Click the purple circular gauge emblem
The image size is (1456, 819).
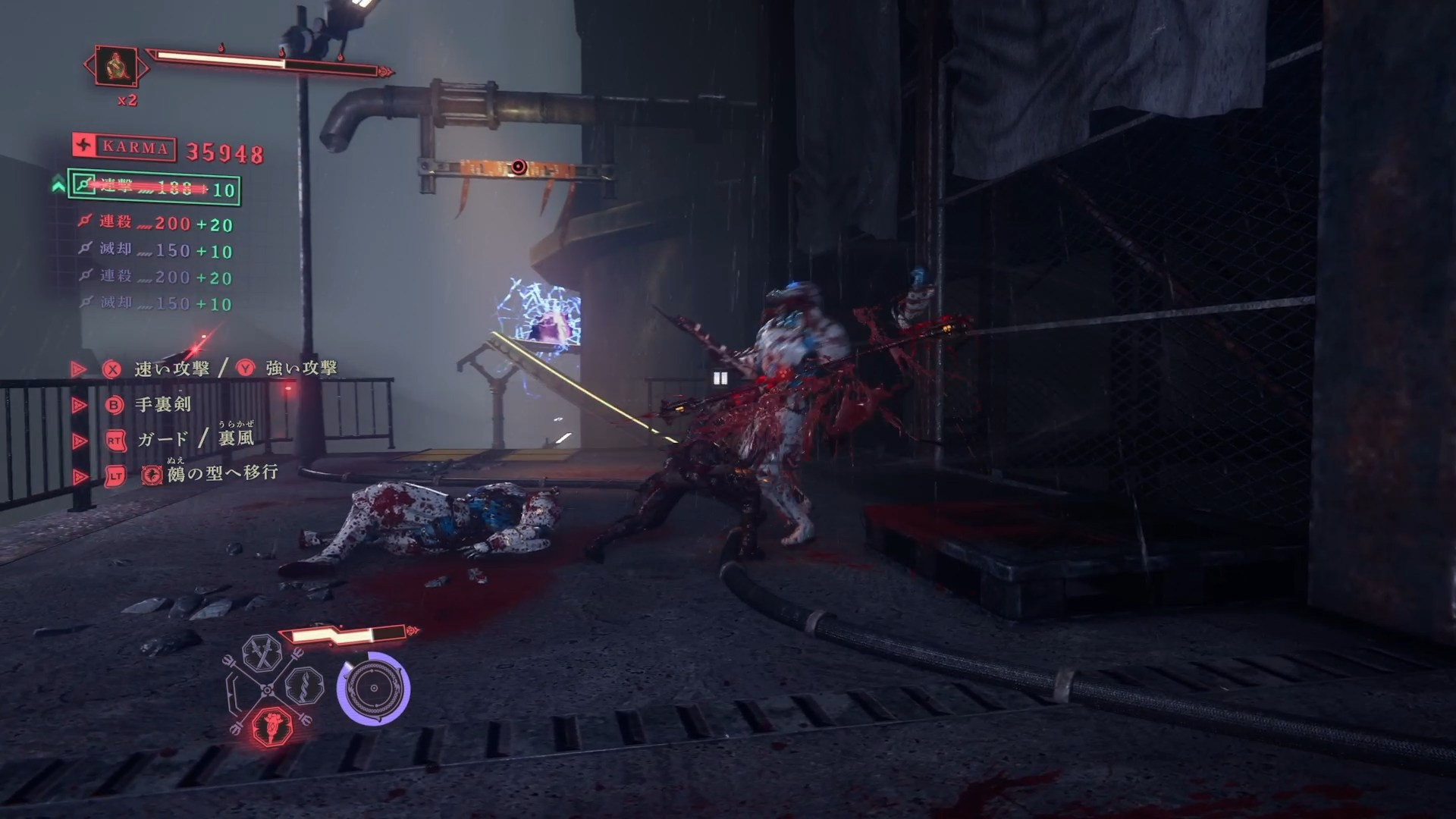pyautogui.click(x=373, y=689)
